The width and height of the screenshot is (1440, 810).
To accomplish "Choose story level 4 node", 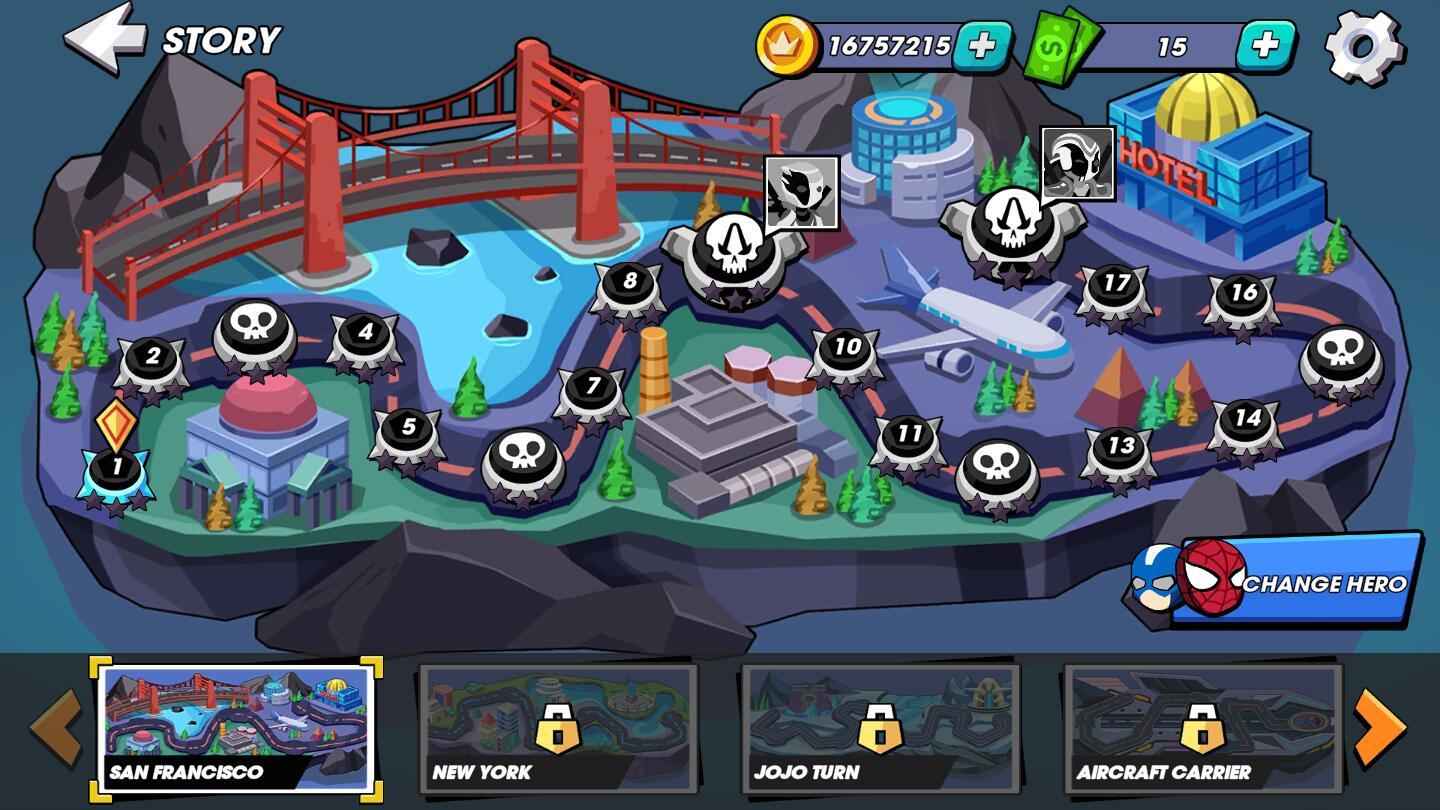I will 365,336.
